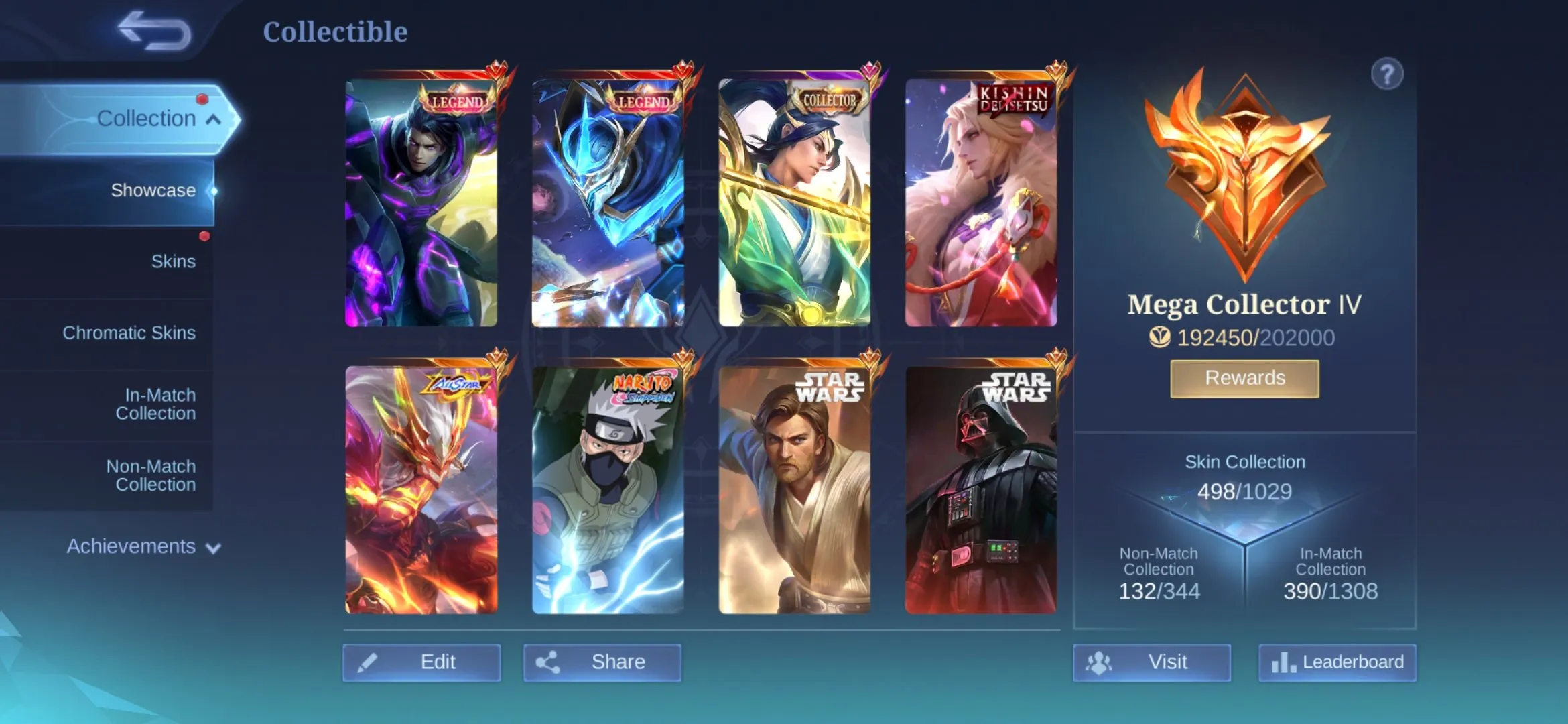The image size is (1568, 724).
Task: Click the collection points token icon
Action: point(1160,339)
